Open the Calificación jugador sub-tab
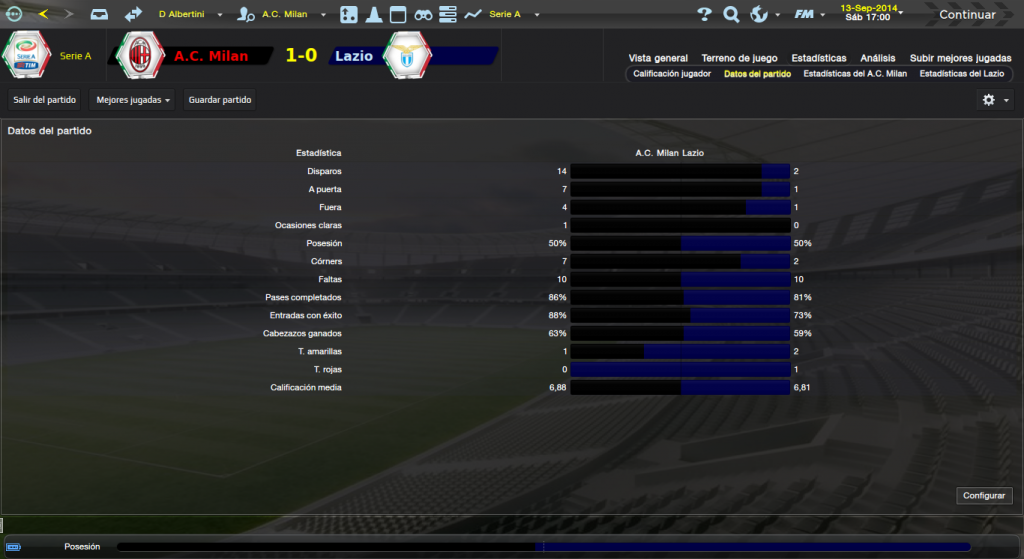Image resolution: width=1024 pixels, height=559 pixels. click(x=672, y=74)
